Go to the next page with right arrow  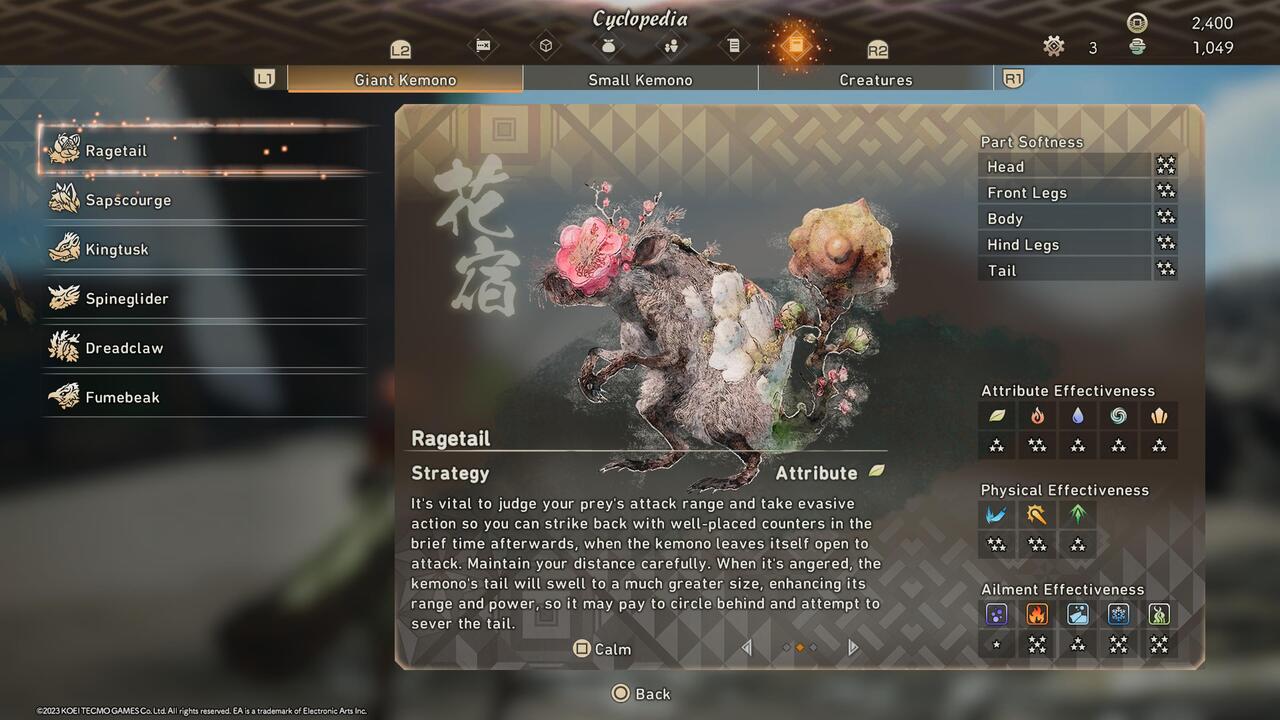853,648
